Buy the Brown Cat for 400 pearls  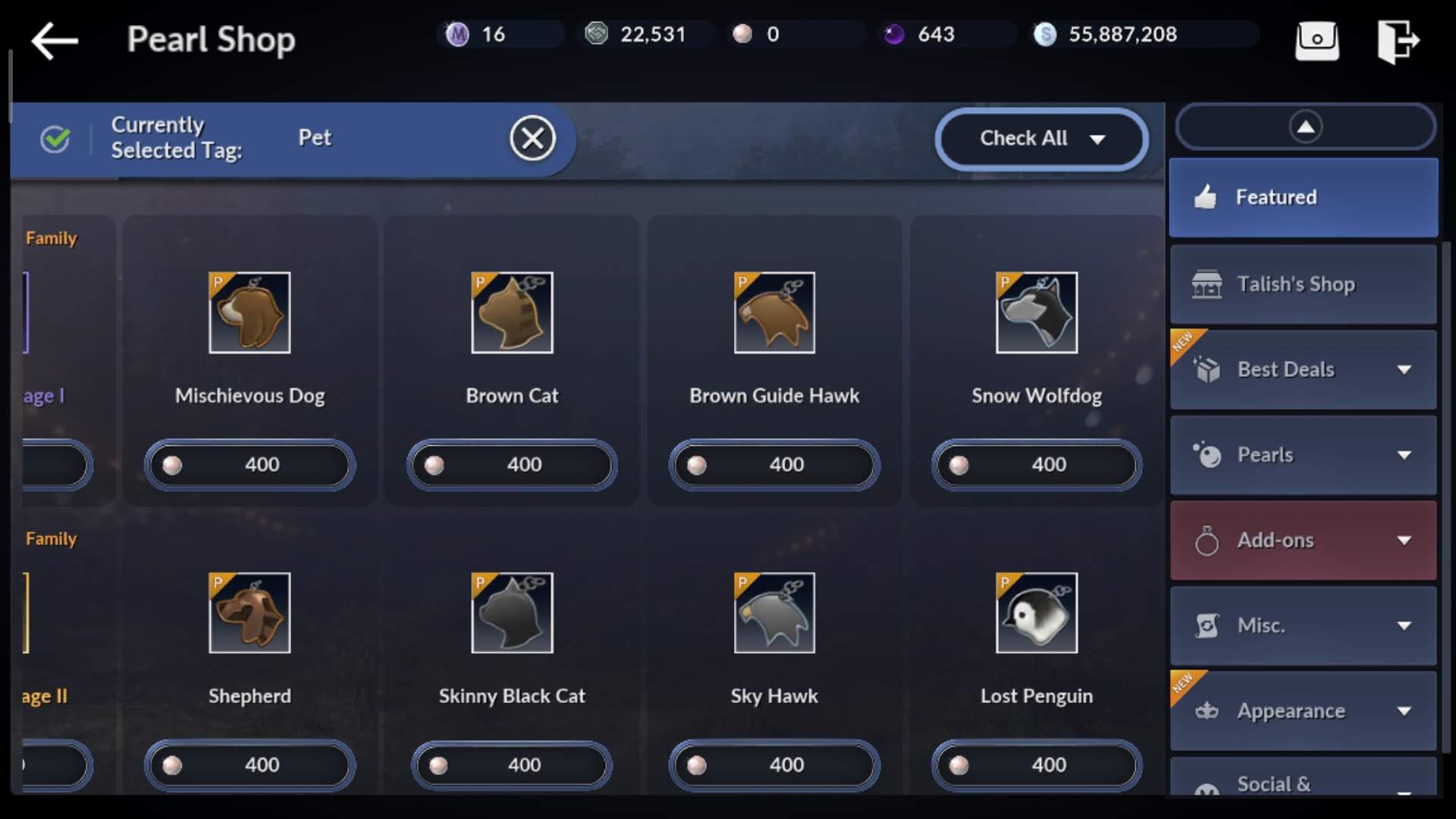[x=512, y=464]
